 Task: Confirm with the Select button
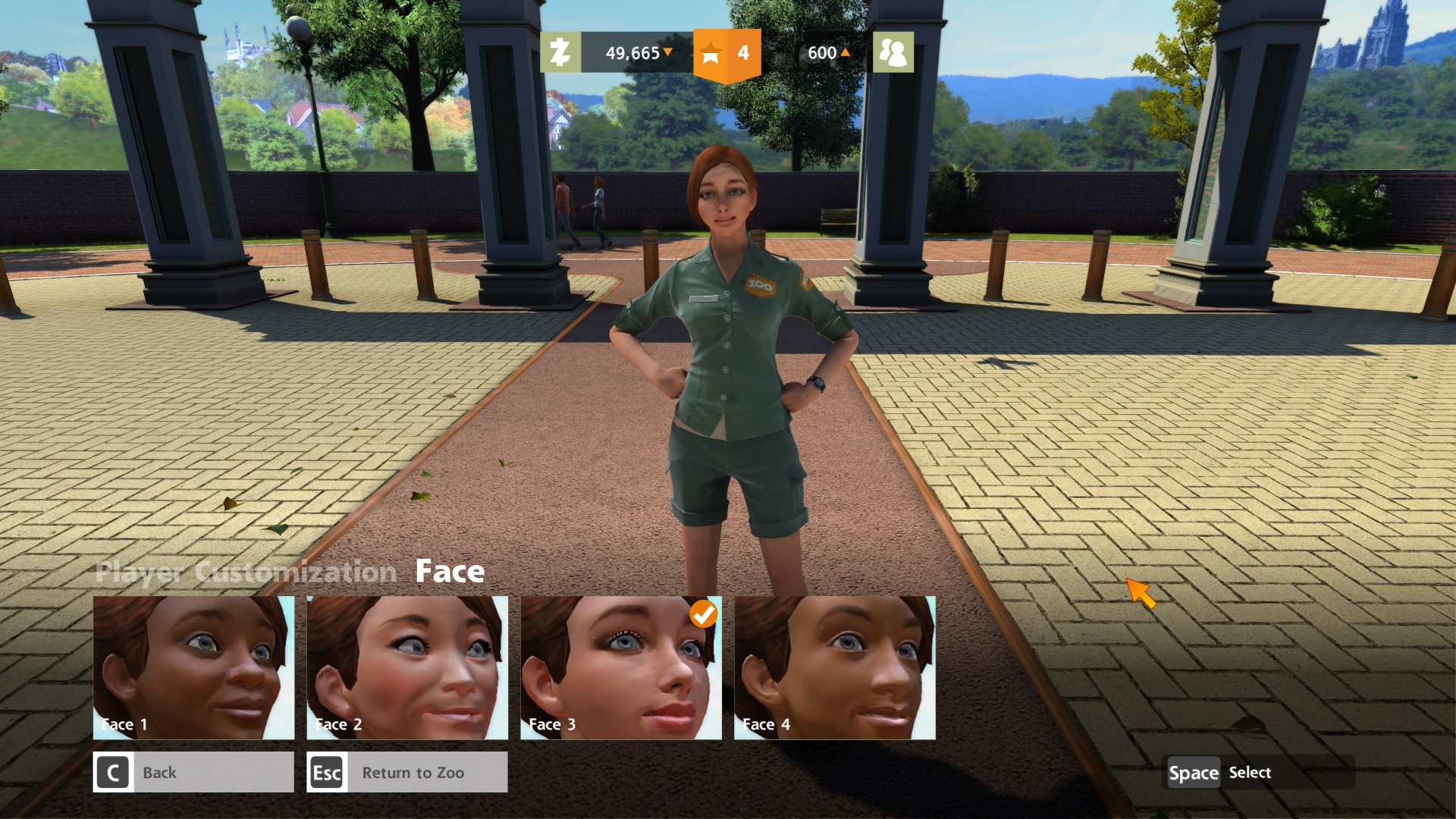point(1220,772)
